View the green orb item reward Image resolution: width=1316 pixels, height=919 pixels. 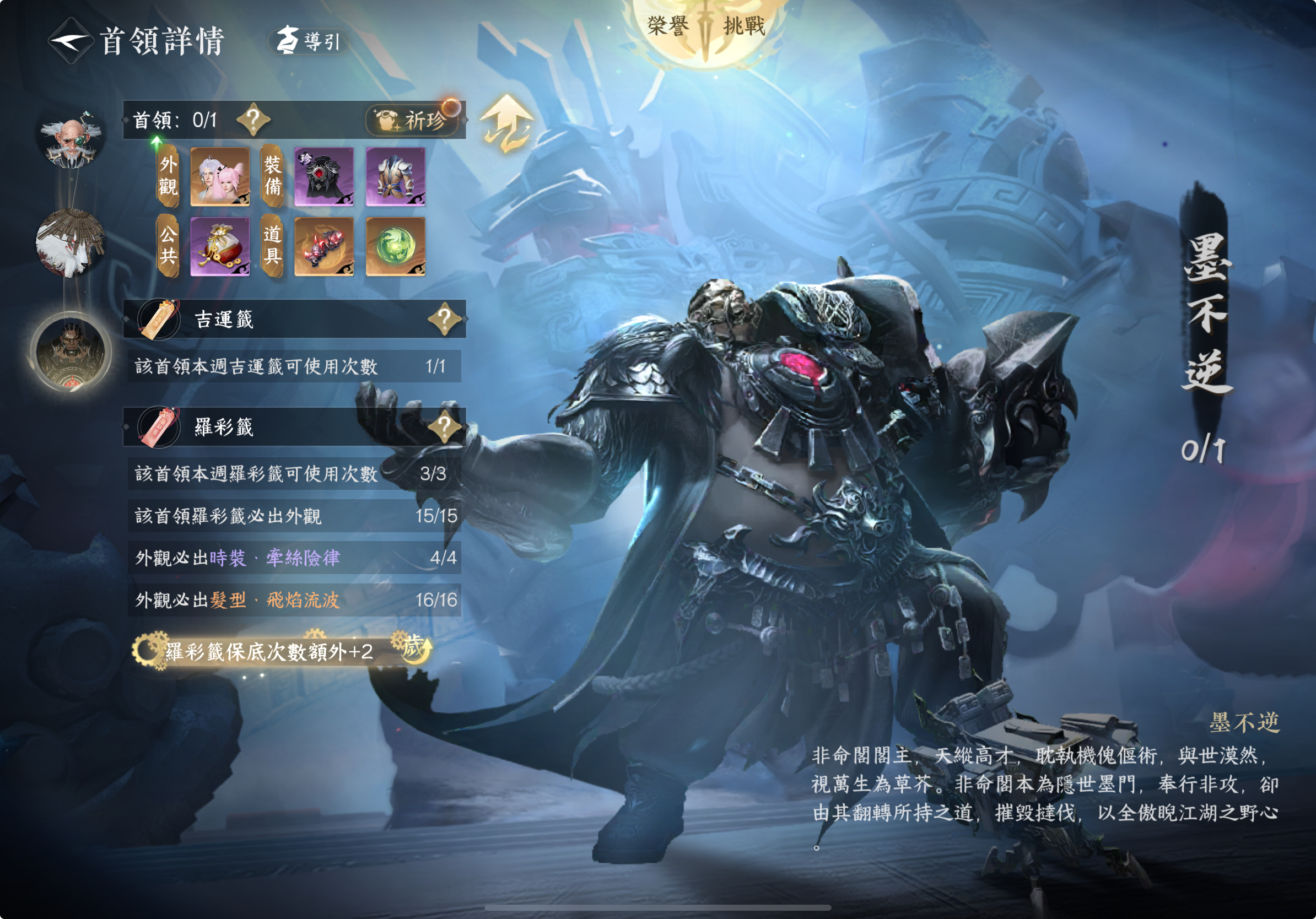(396, 246)
